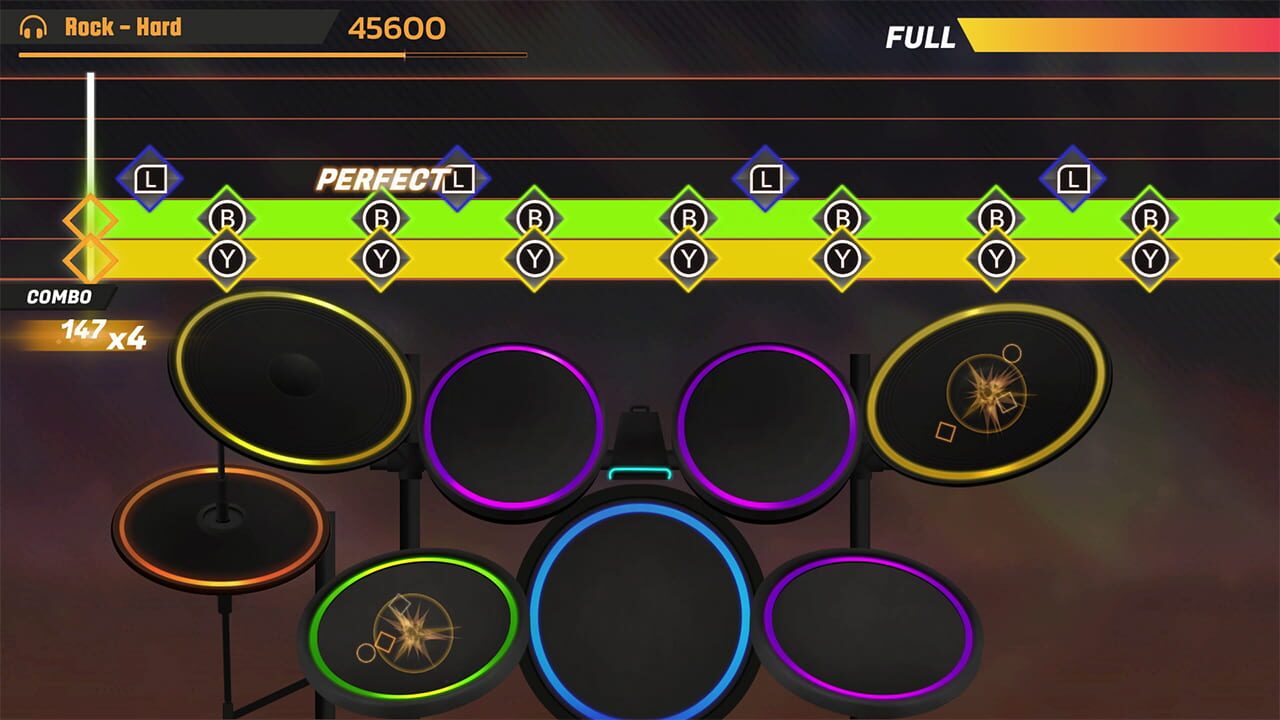Click the rightmost blue L diamond note
Screen dimensions: 1280x720
1072,180
